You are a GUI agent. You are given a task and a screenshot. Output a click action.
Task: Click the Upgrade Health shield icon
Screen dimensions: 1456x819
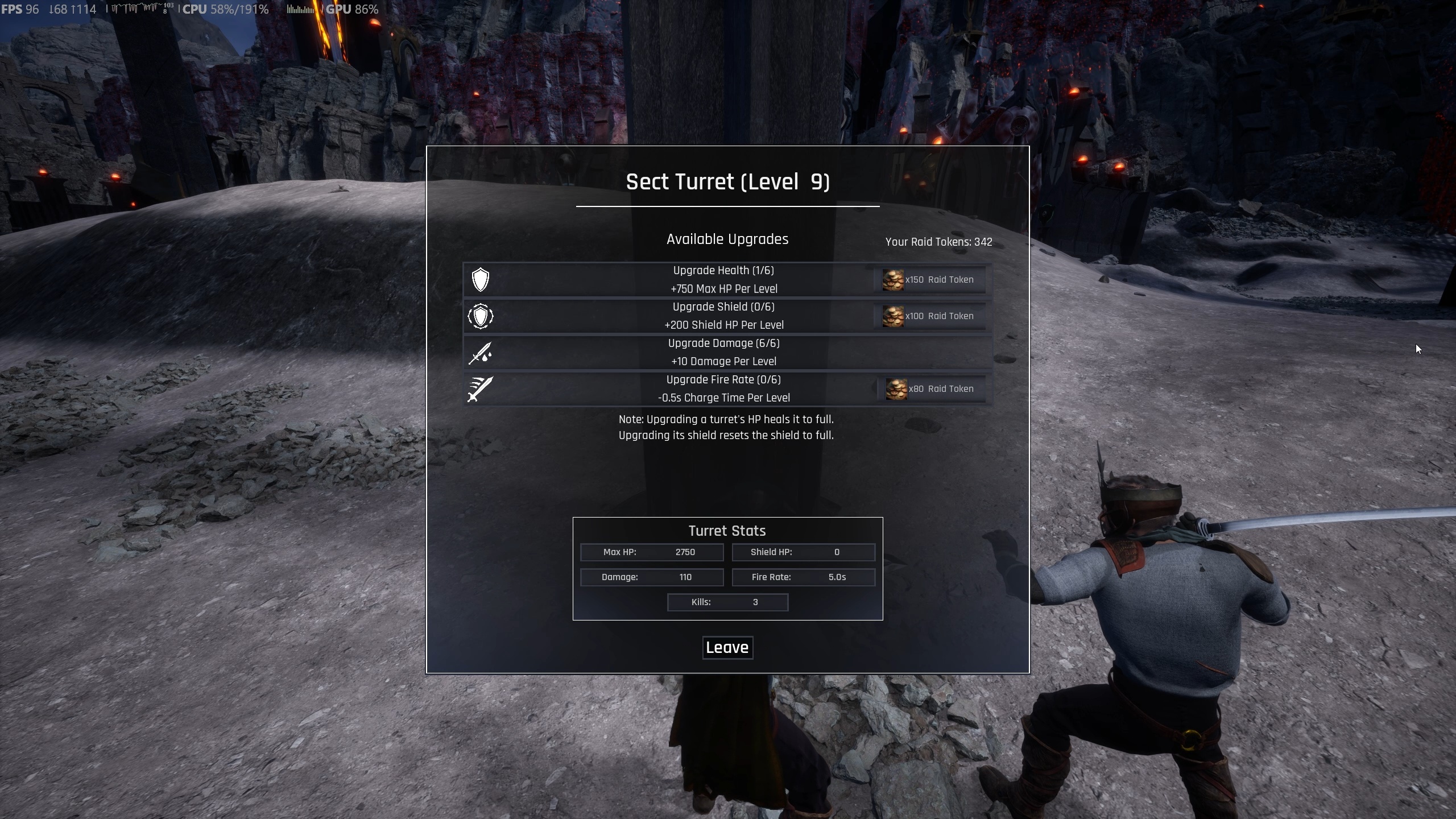point(481,280)
